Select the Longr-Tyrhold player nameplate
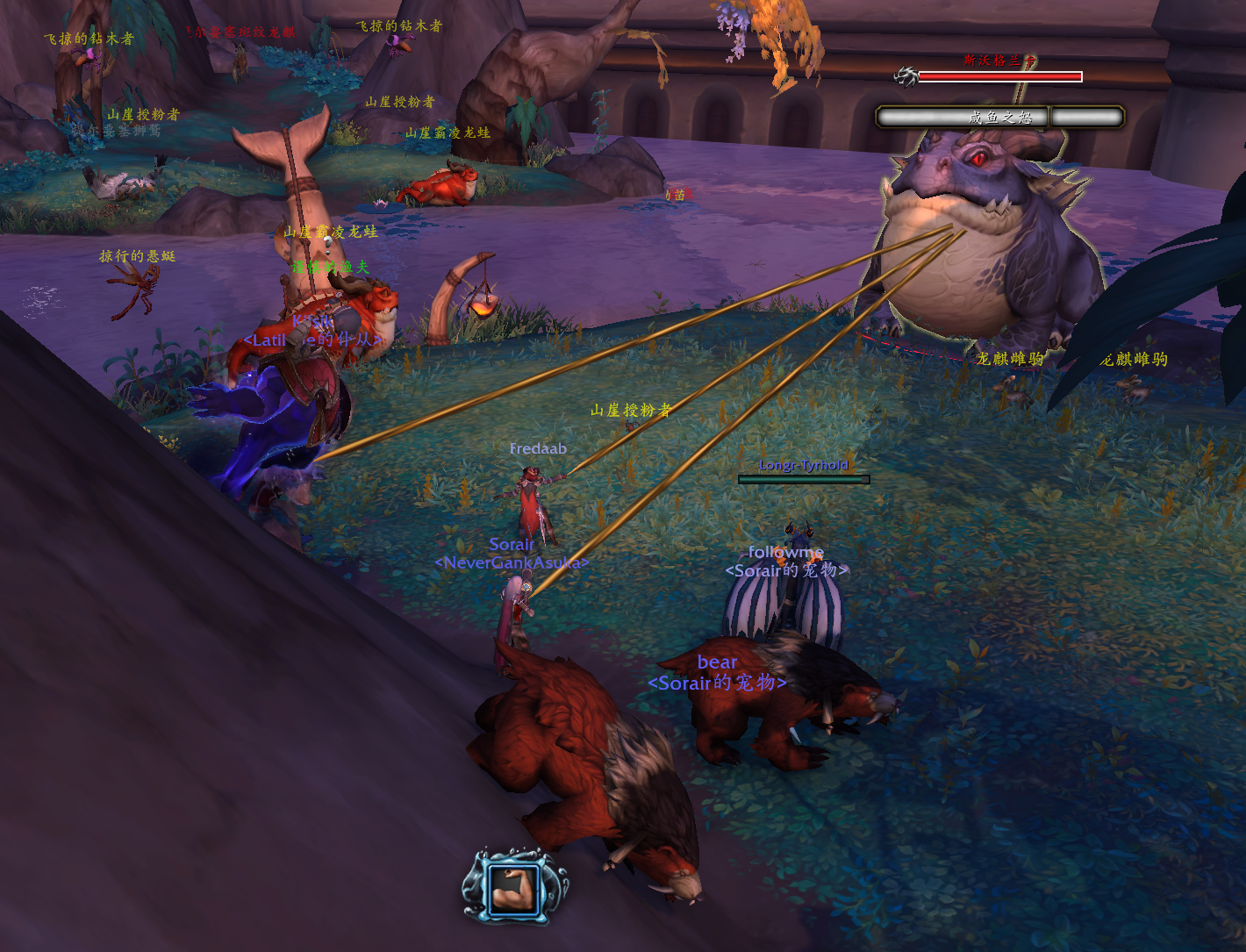 pos(804,479)
